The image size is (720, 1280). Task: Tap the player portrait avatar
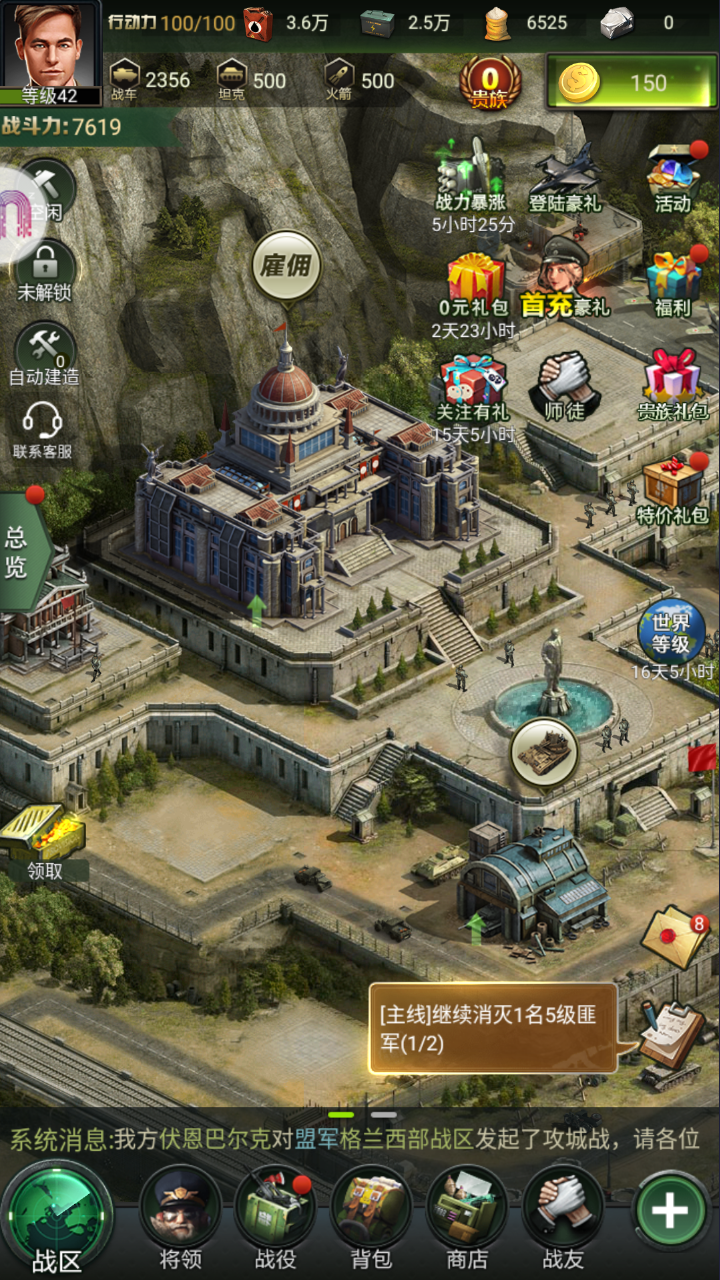pos(50,45)
